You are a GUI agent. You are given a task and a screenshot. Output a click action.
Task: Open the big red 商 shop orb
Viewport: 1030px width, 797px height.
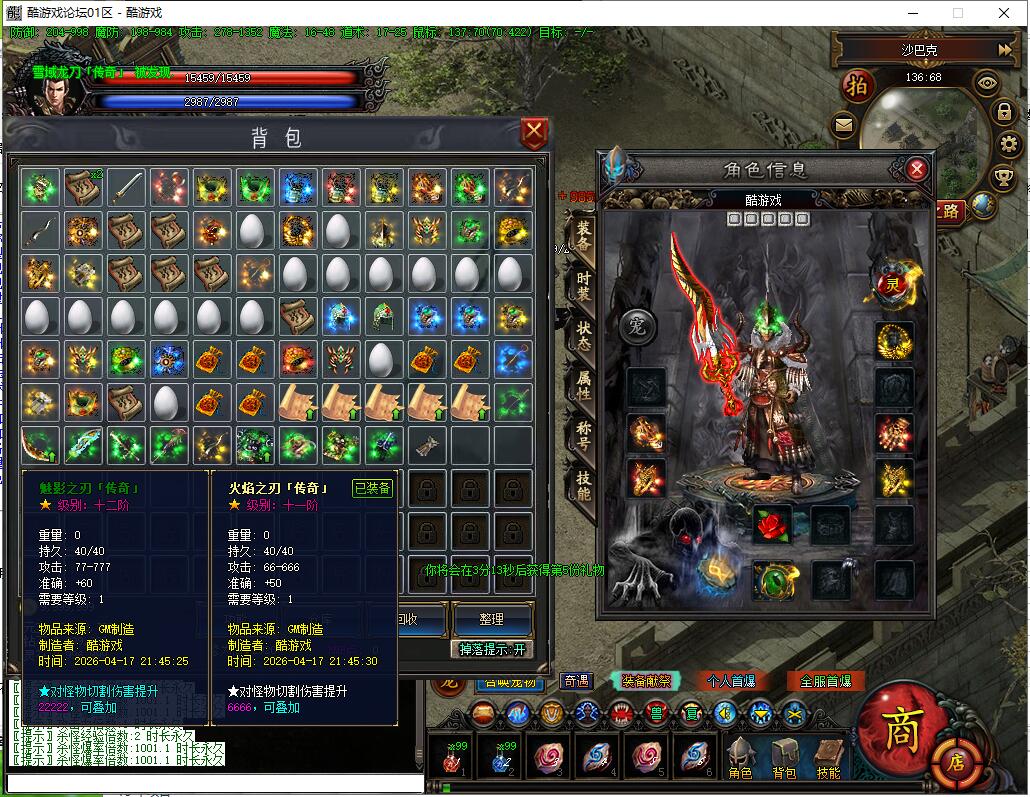pos(896,729)
